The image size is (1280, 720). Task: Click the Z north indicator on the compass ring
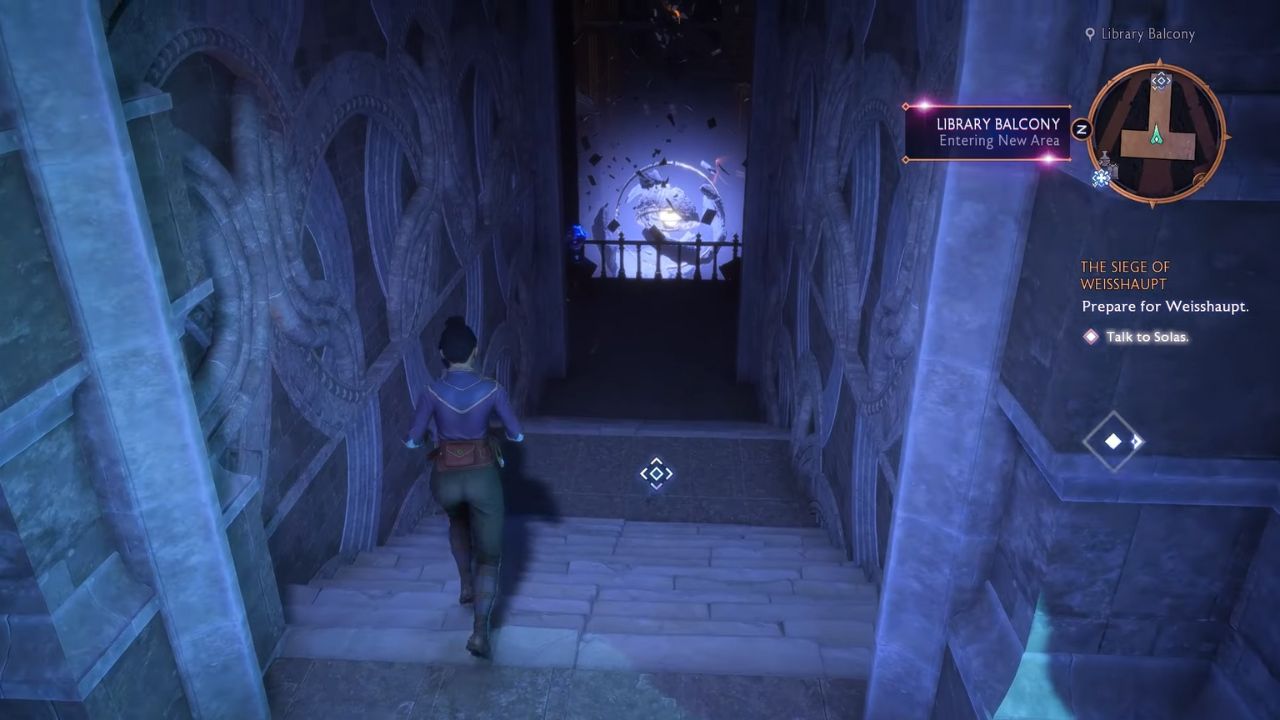coord(1082,126)
